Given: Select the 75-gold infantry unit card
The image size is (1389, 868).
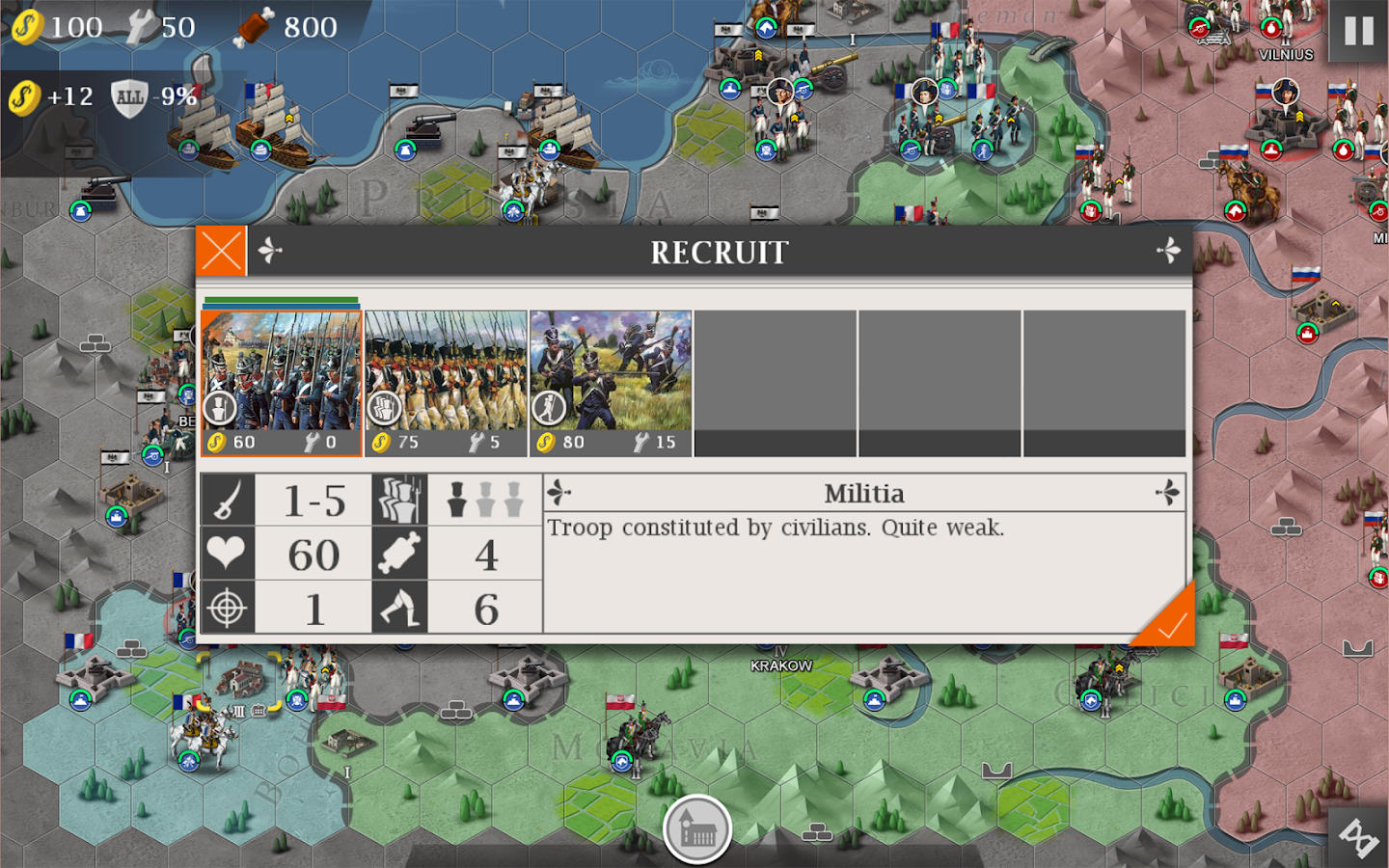Looking at the screenshot, I should pyautogui.click(x=446, y=376).
